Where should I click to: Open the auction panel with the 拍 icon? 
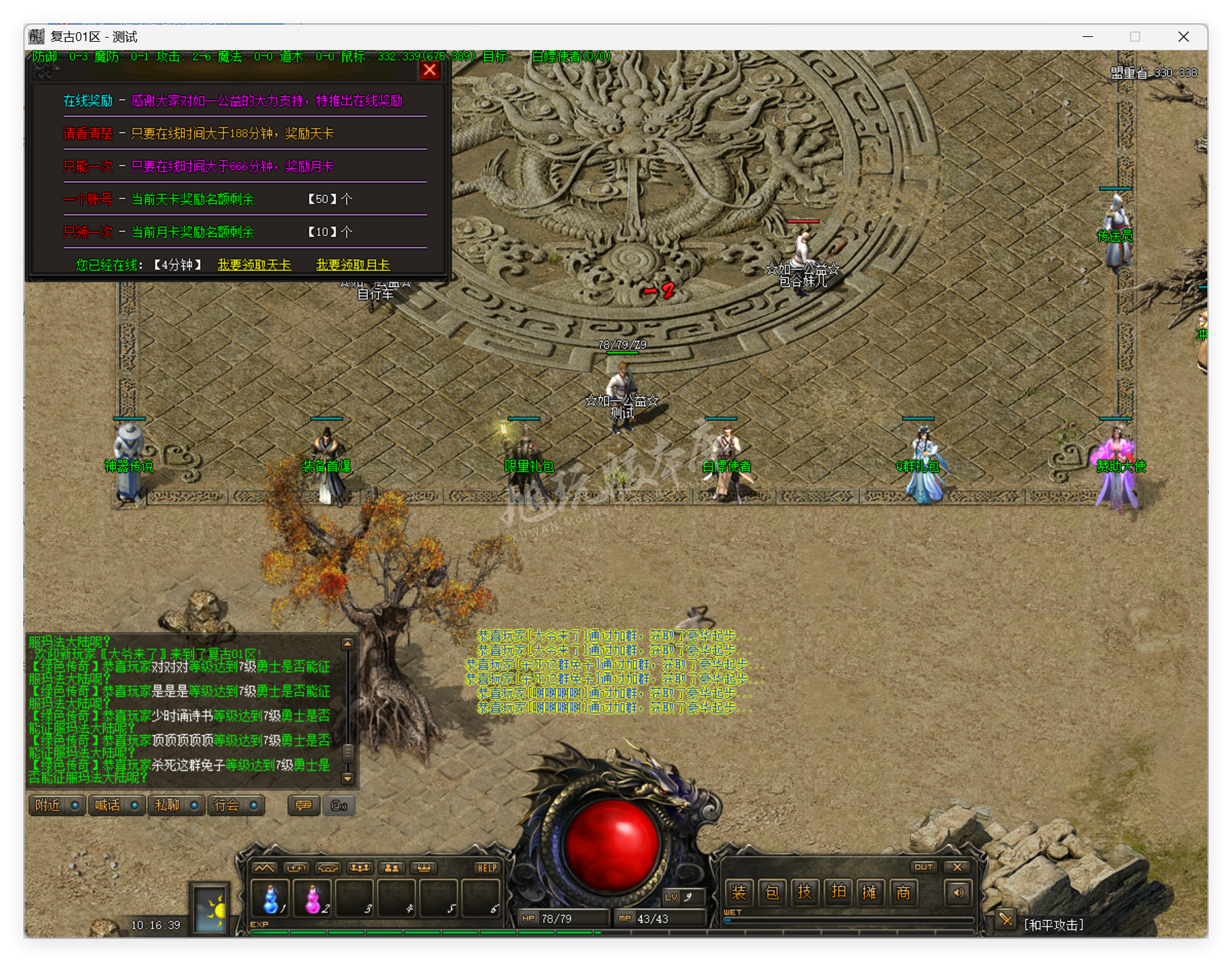[x=838, y=892]
